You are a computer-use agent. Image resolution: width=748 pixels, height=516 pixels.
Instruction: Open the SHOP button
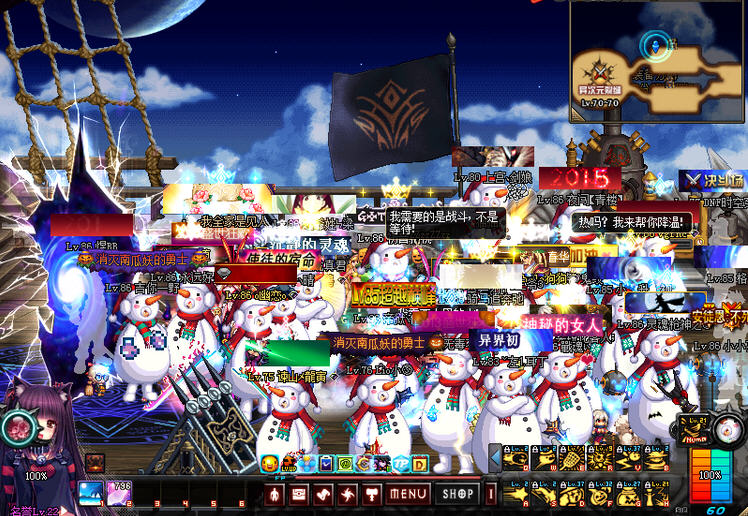[458, 494]
